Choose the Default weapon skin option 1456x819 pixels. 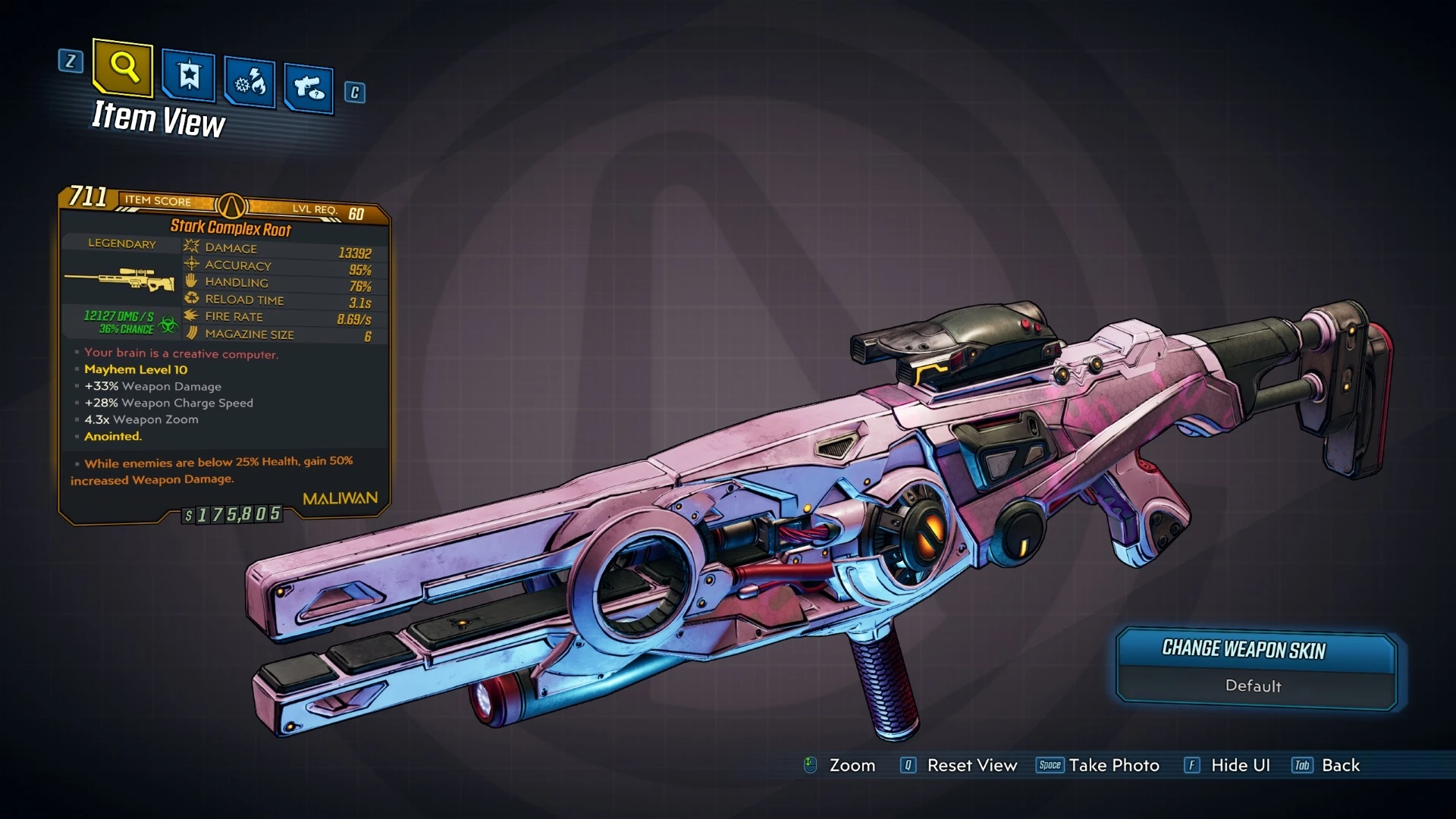point(1253,686)
